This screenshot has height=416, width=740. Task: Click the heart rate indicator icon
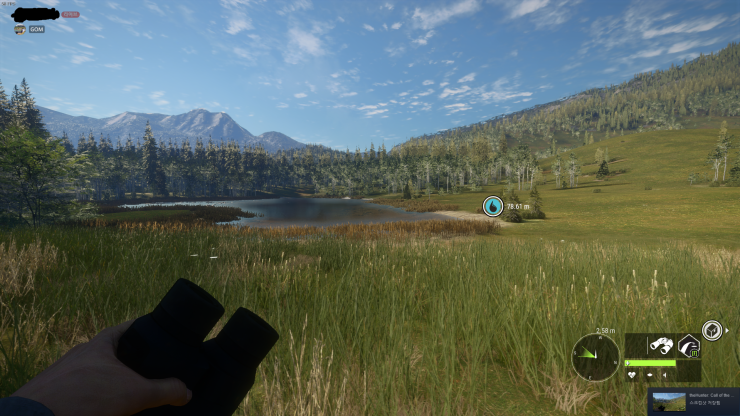point(632,375)
